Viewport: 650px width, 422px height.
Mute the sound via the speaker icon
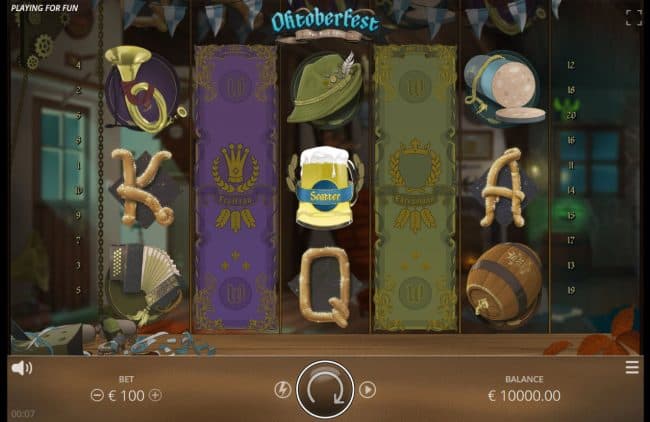pyautogui.click(x=21, y=368)
